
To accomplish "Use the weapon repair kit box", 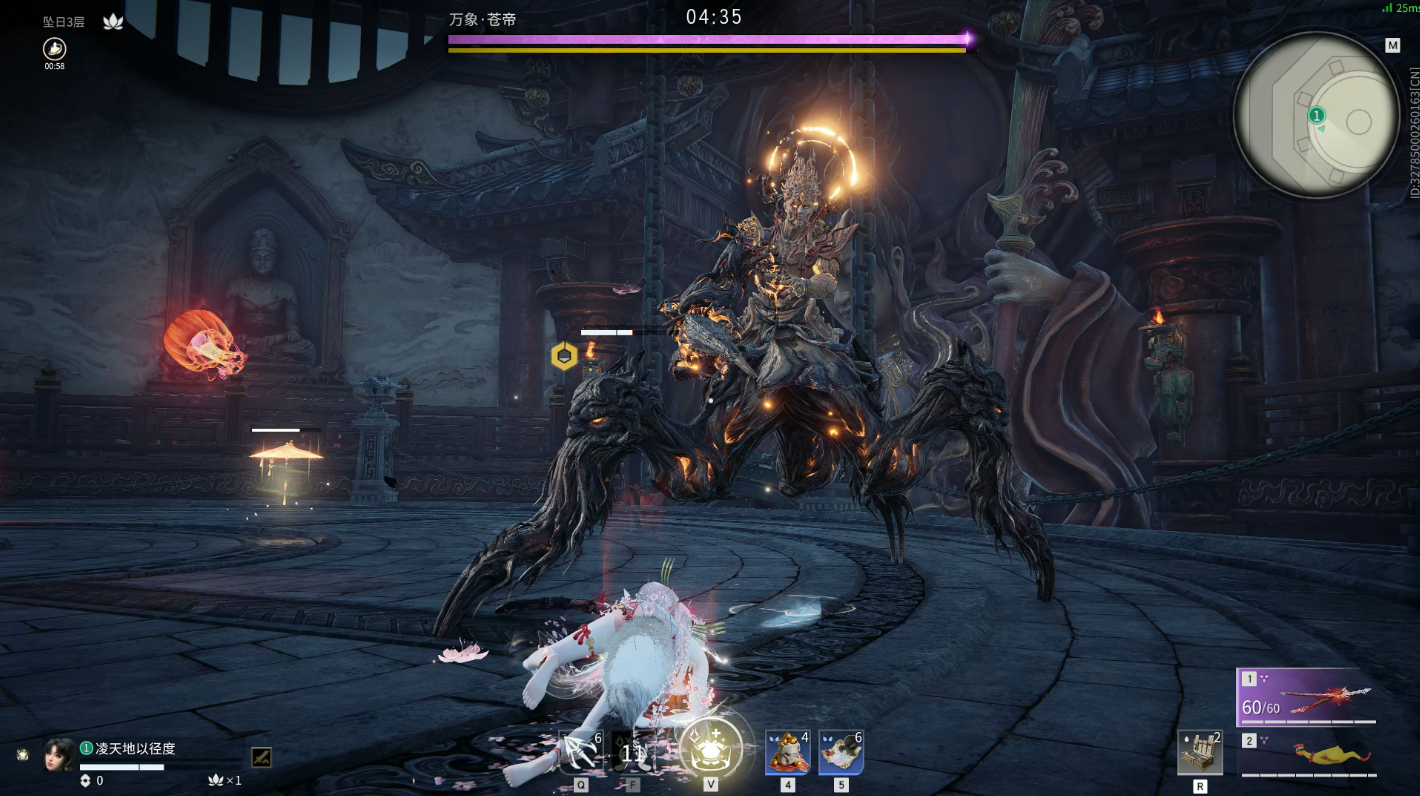I will click(1199, 753).
